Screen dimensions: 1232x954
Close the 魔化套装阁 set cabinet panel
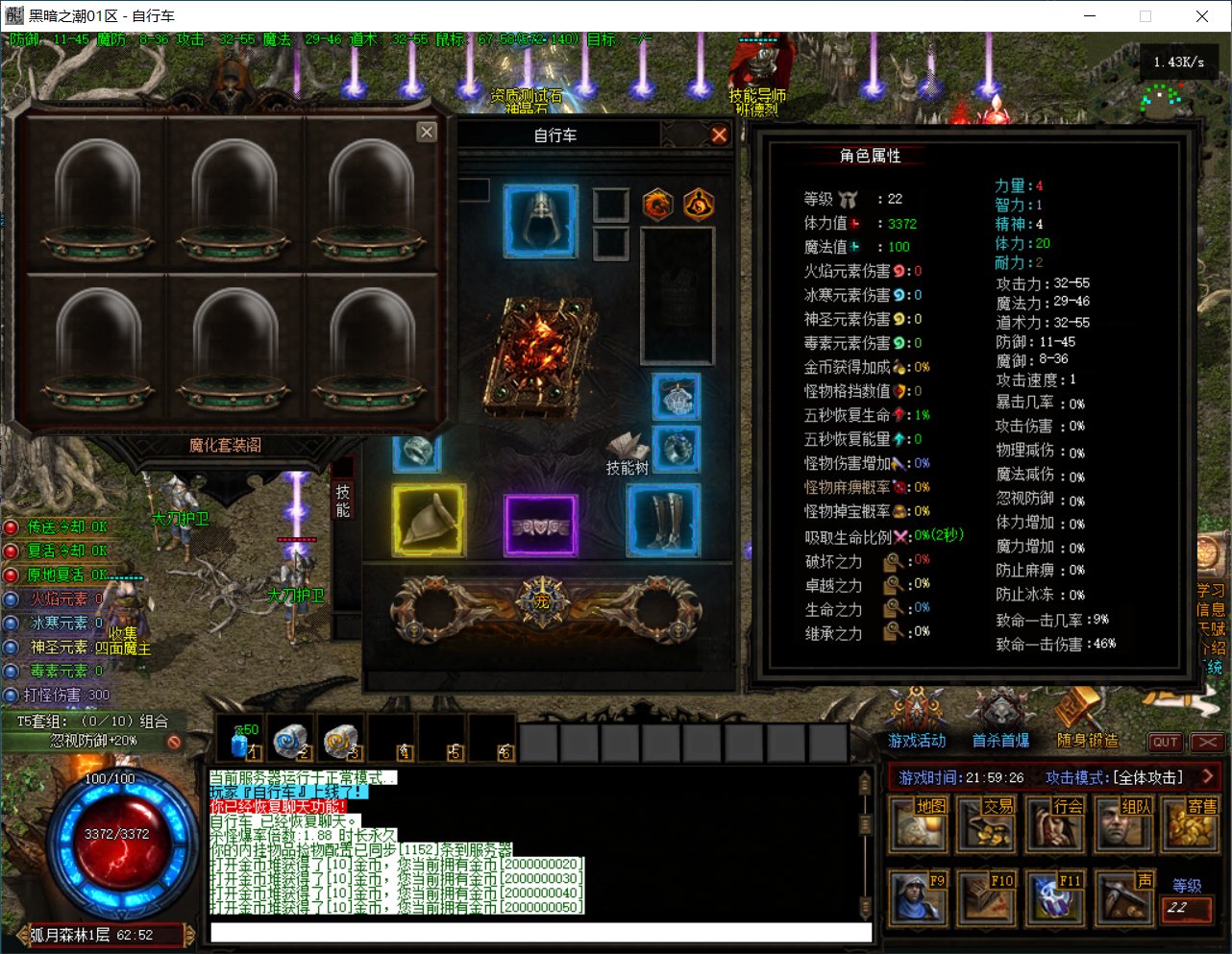(427, 133)
